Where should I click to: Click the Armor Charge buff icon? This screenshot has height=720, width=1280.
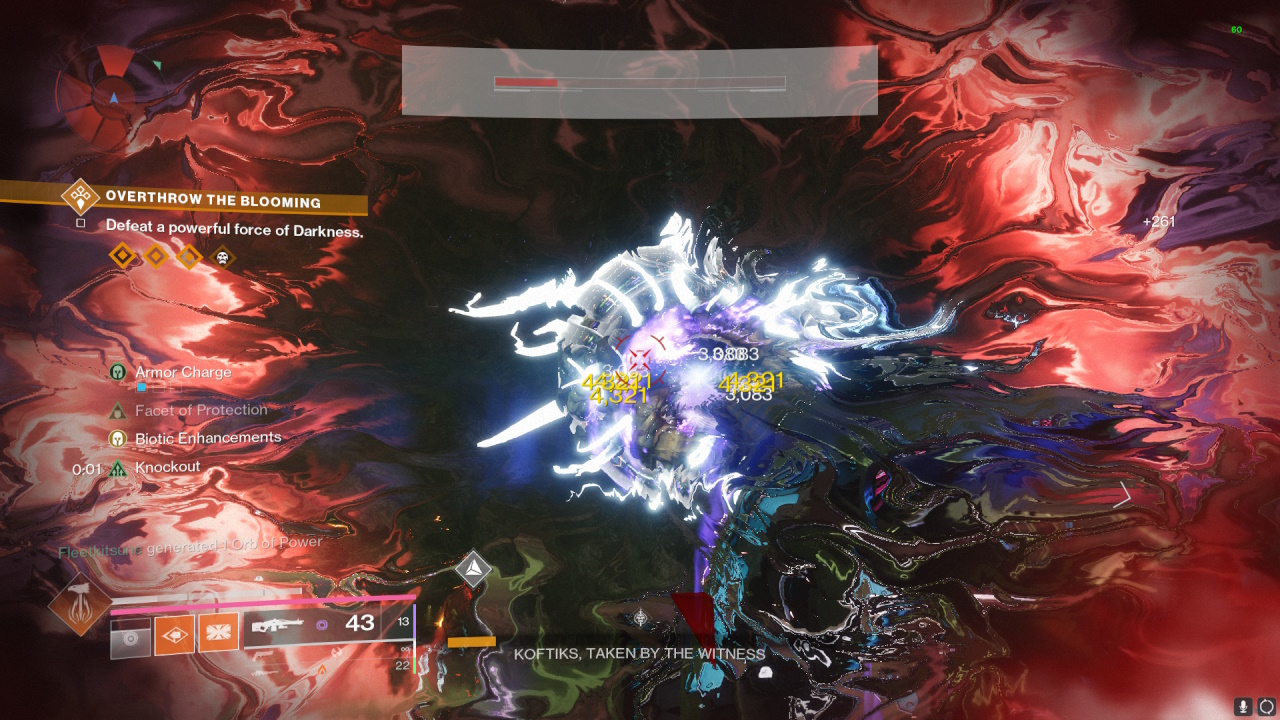click(x=120, y=371)
